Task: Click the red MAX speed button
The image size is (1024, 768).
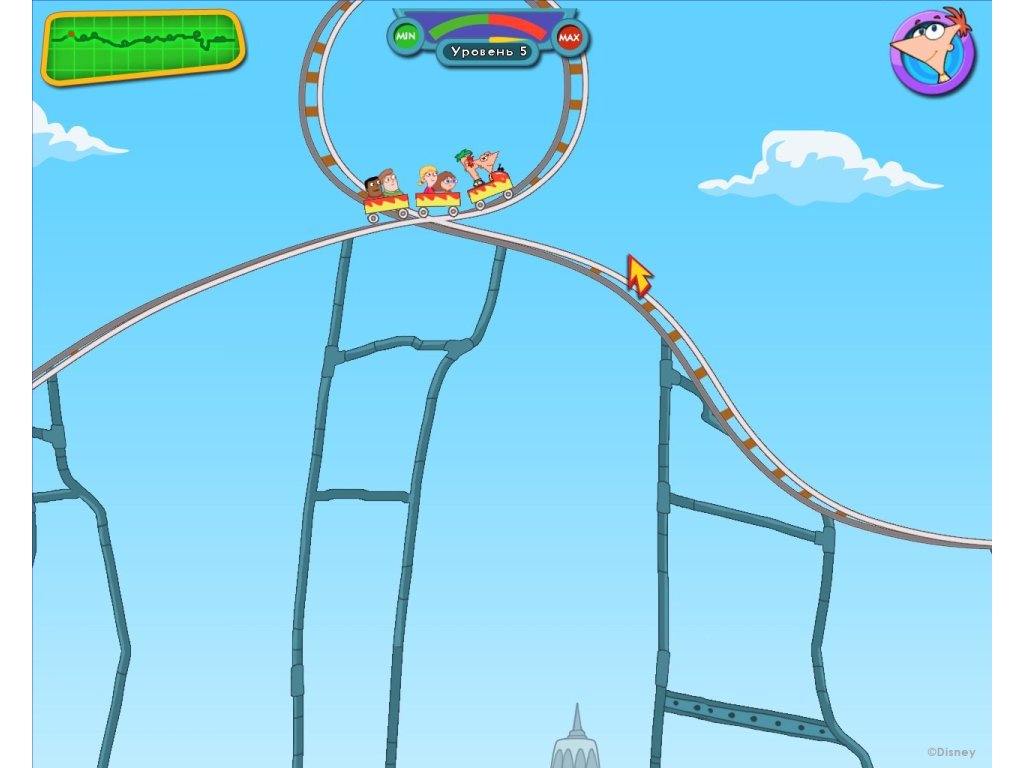Action: coord(569,38)
